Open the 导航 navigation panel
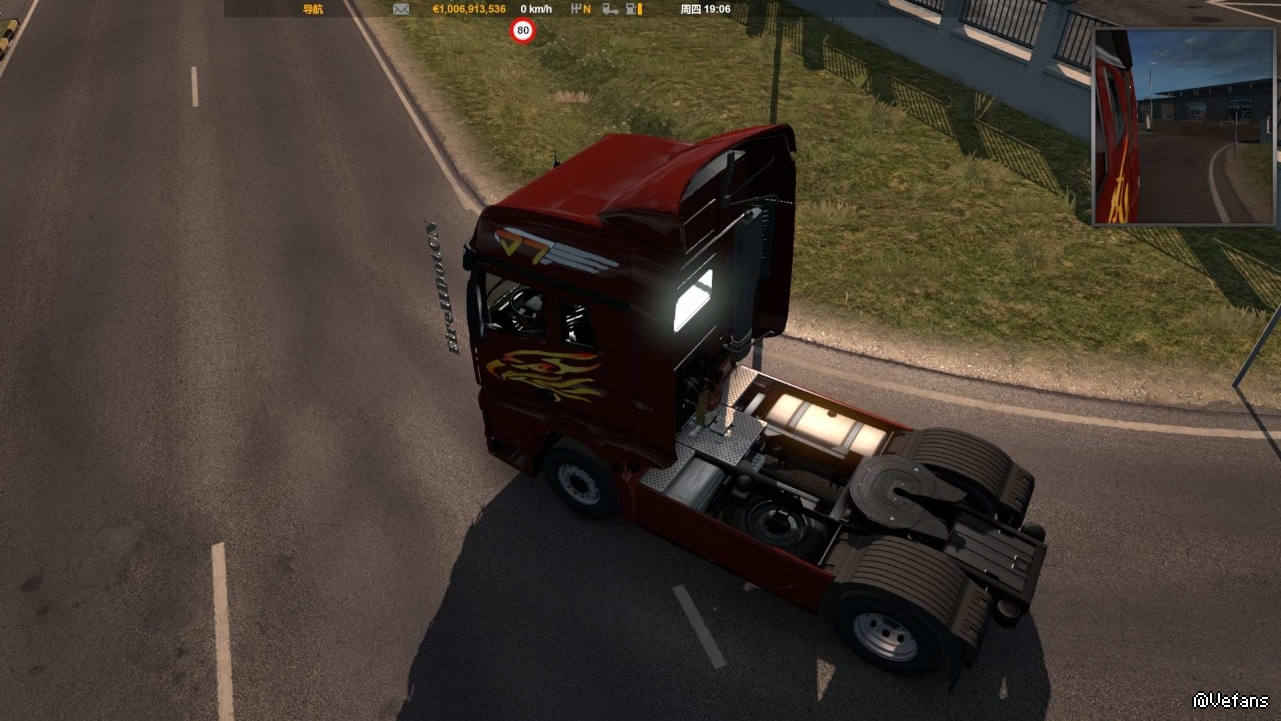 pos(313,9)
